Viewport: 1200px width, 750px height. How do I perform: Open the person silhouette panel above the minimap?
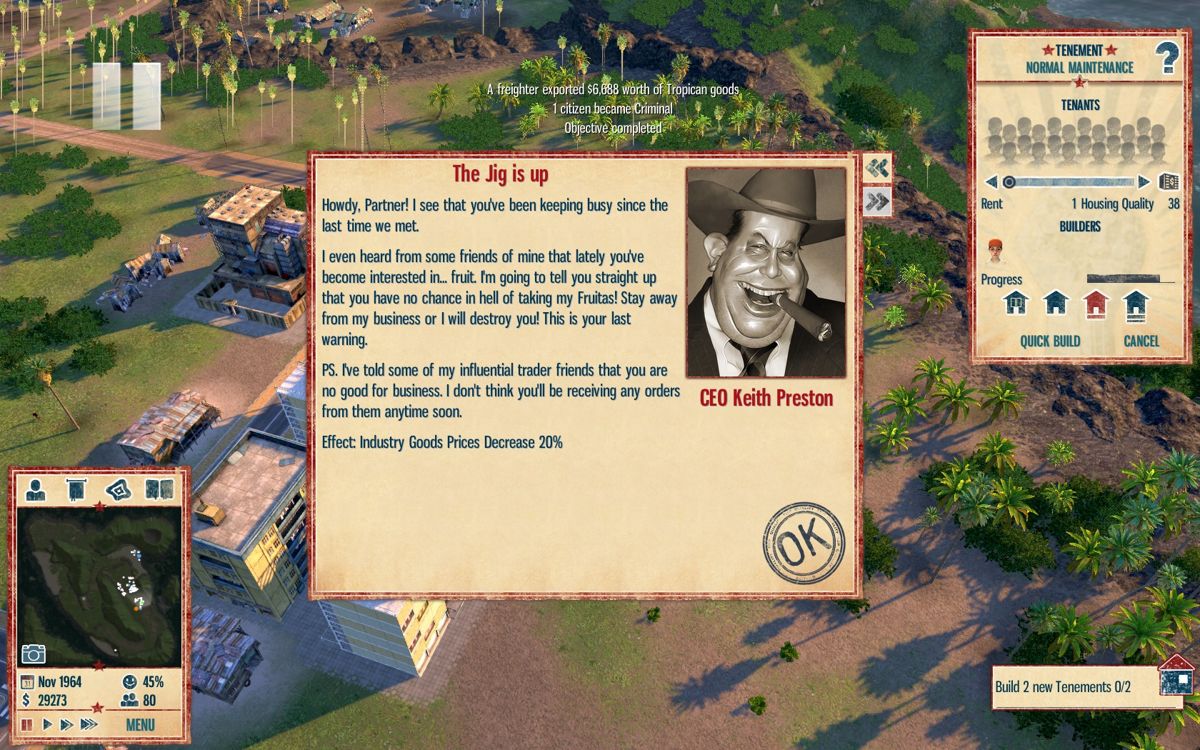click(36, 489)
